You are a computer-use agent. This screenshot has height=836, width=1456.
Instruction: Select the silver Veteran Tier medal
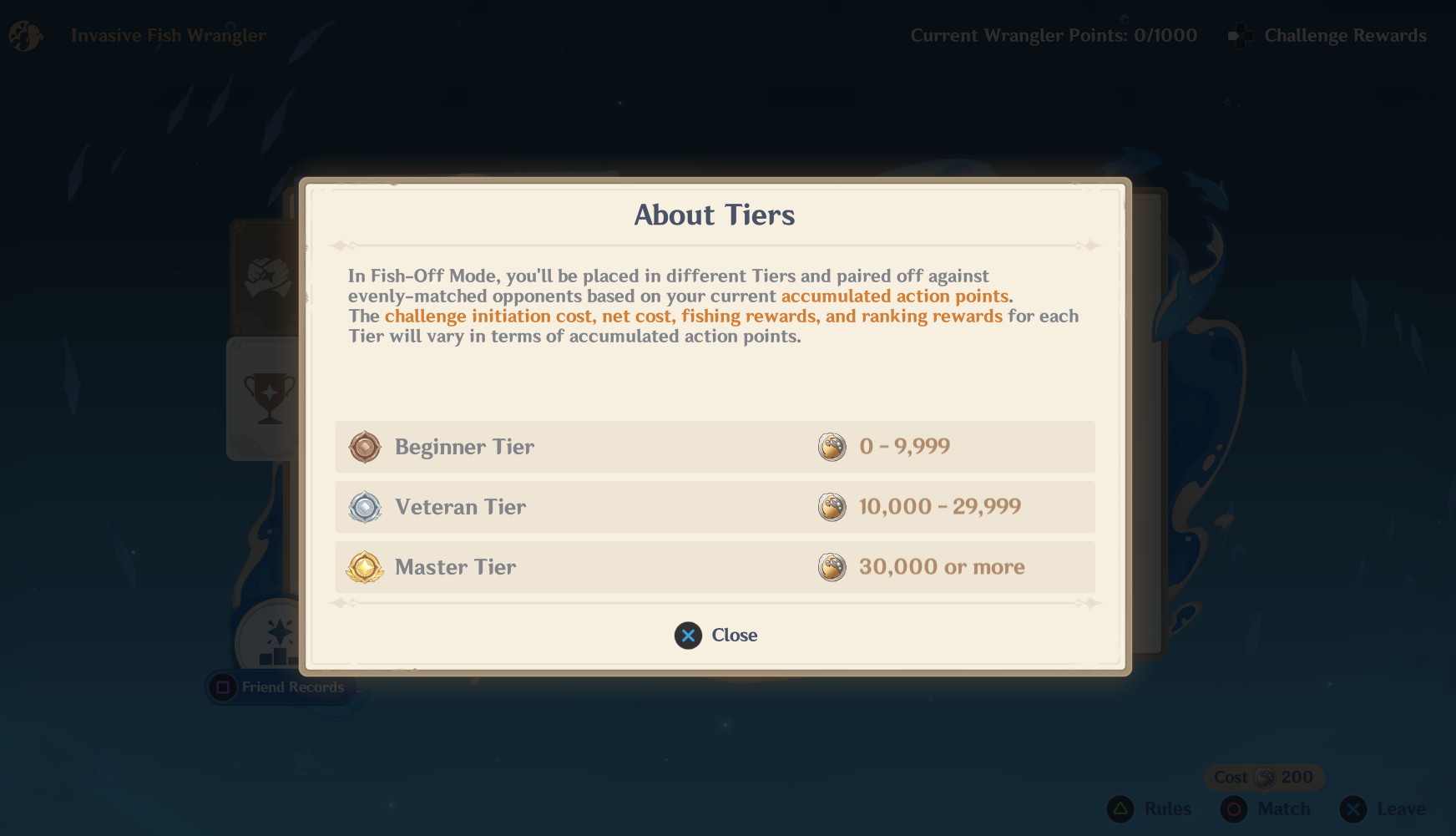tap(365, 507)
